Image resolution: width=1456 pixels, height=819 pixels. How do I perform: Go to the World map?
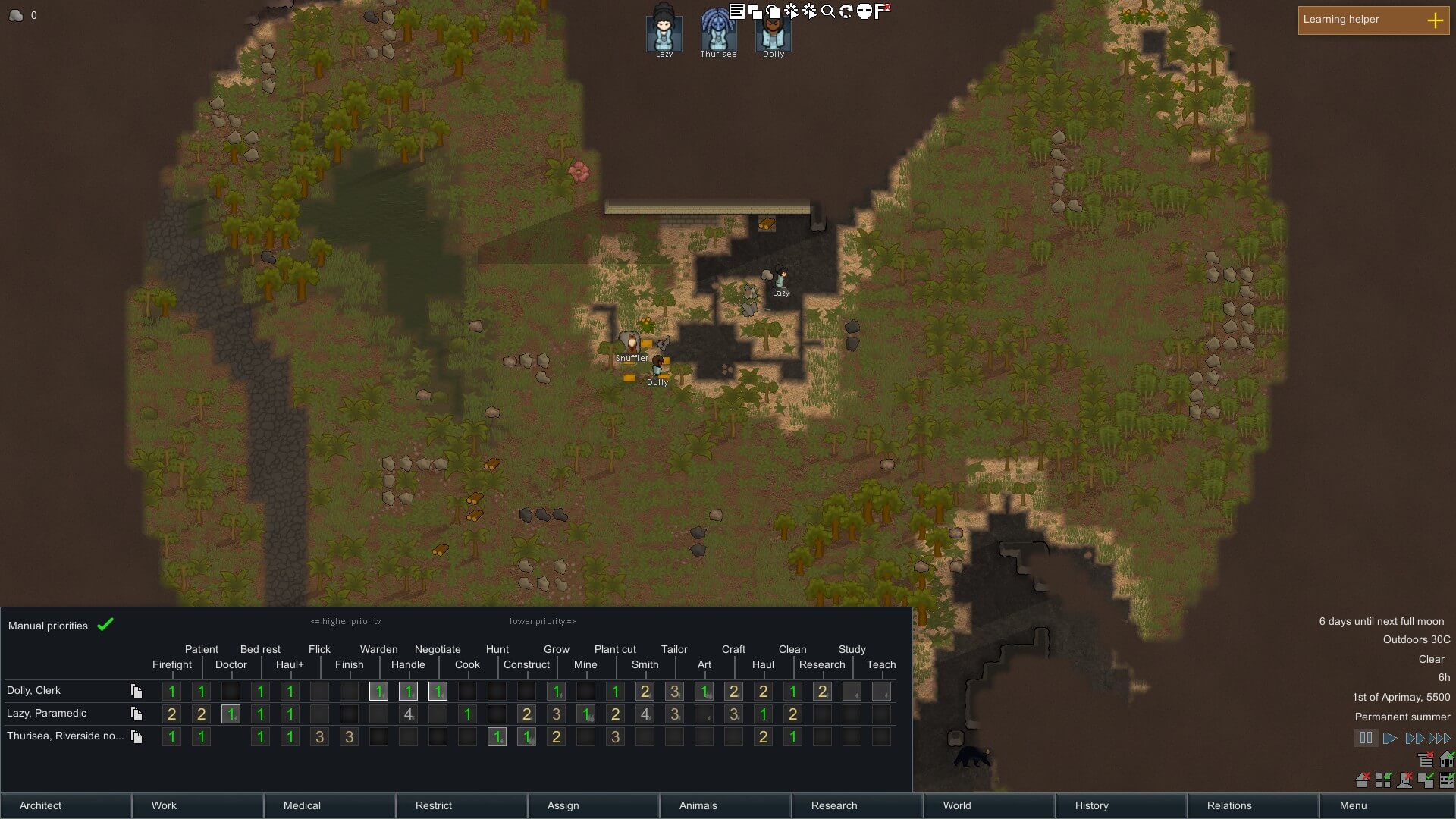pos(989,805)
